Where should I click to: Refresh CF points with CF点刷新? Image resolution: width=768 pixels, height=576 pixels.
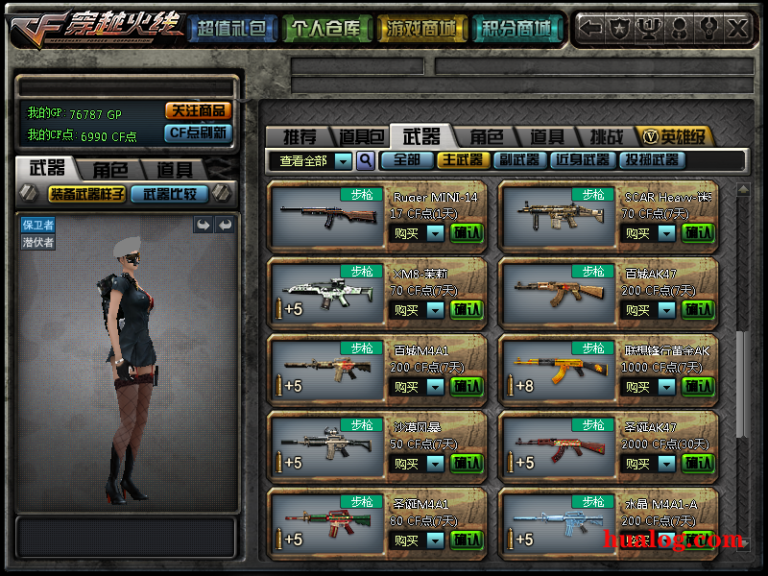[198, 132]
